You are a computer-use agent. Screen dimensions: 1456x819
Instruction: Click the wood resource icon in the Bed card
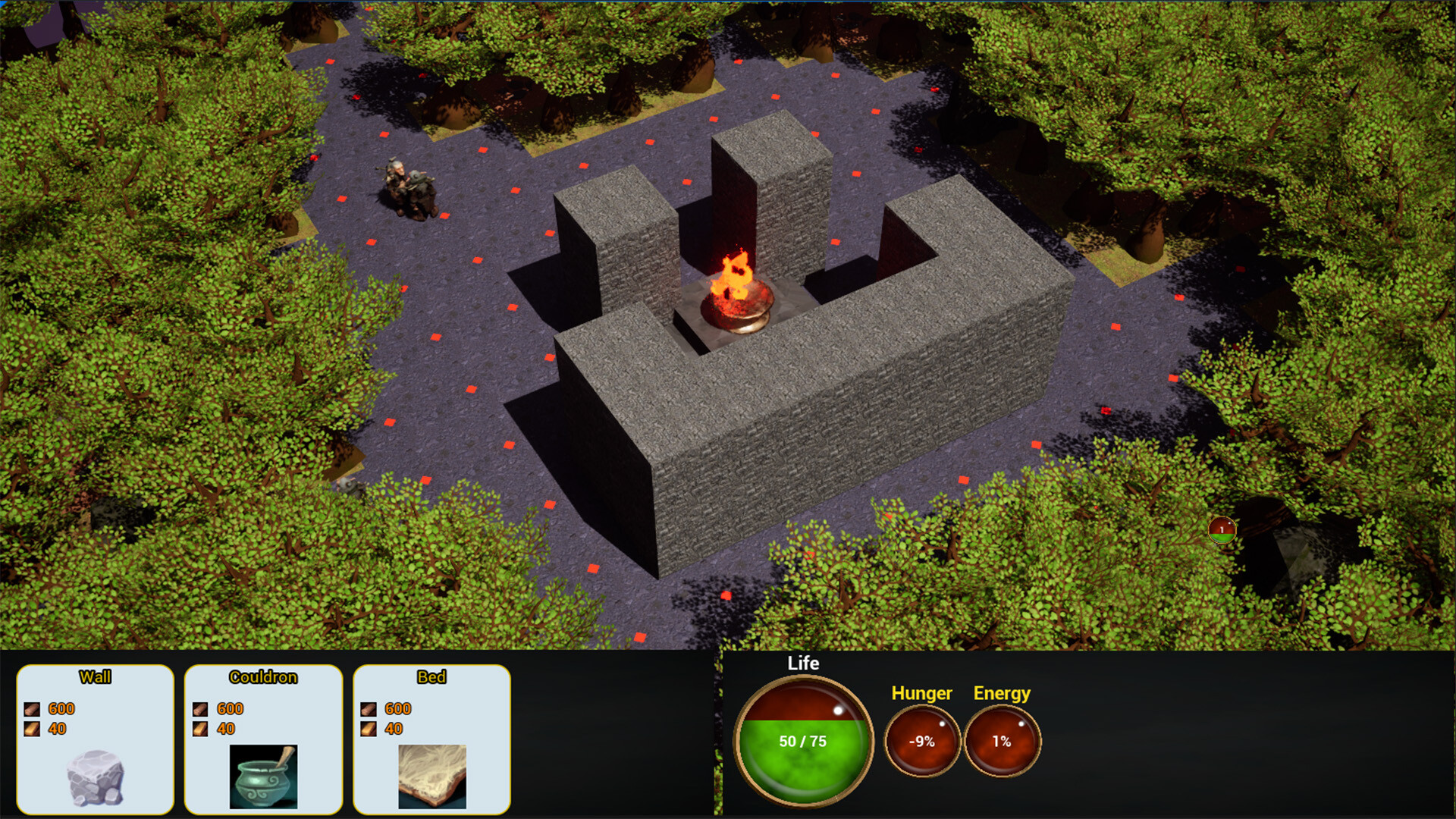(x=369, y=728)
